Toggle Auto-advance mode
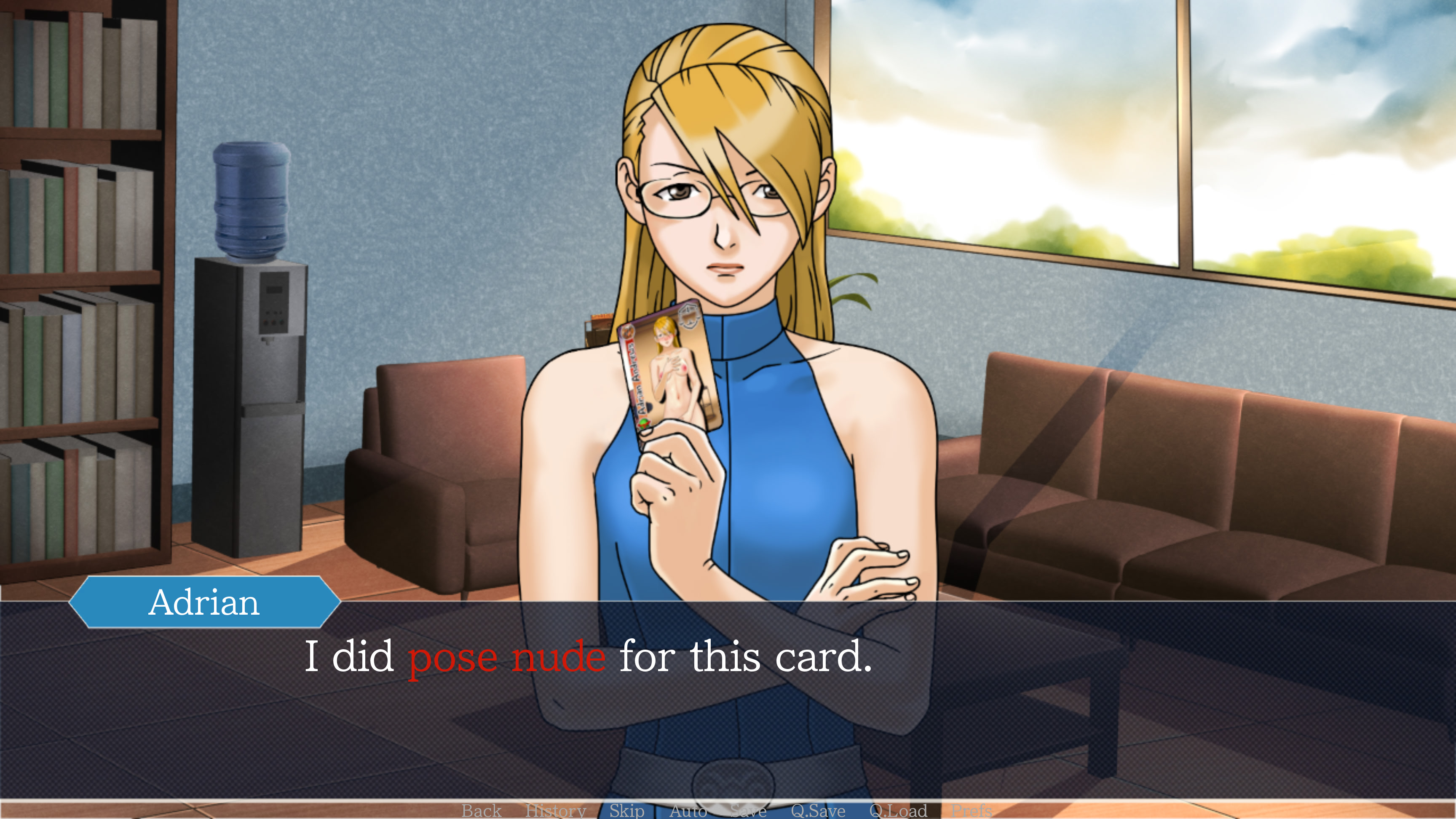The height and width of the screenshot is (819, 1456). [x=688, y=811]
